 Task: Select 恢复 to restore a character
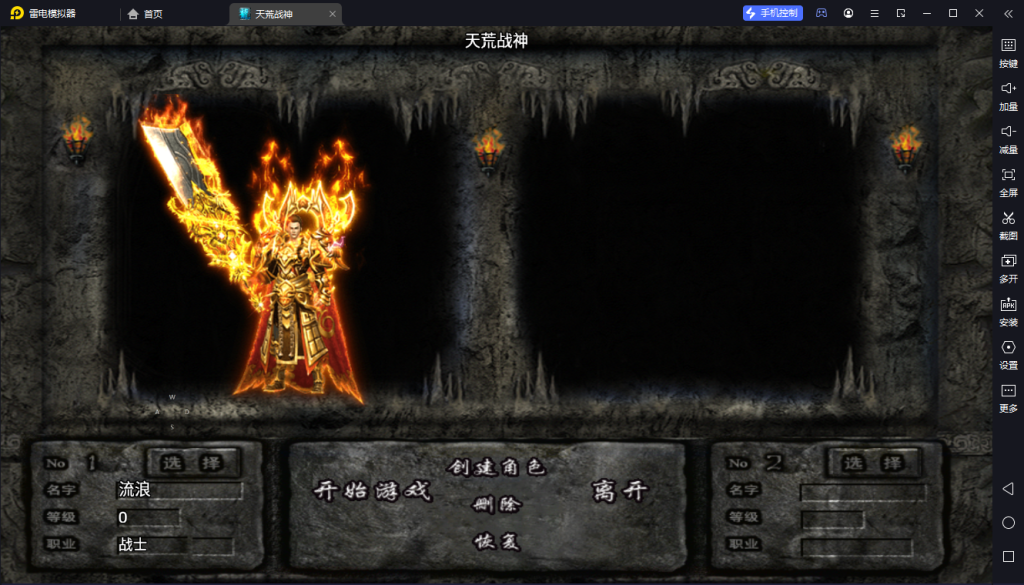[496, 541]
